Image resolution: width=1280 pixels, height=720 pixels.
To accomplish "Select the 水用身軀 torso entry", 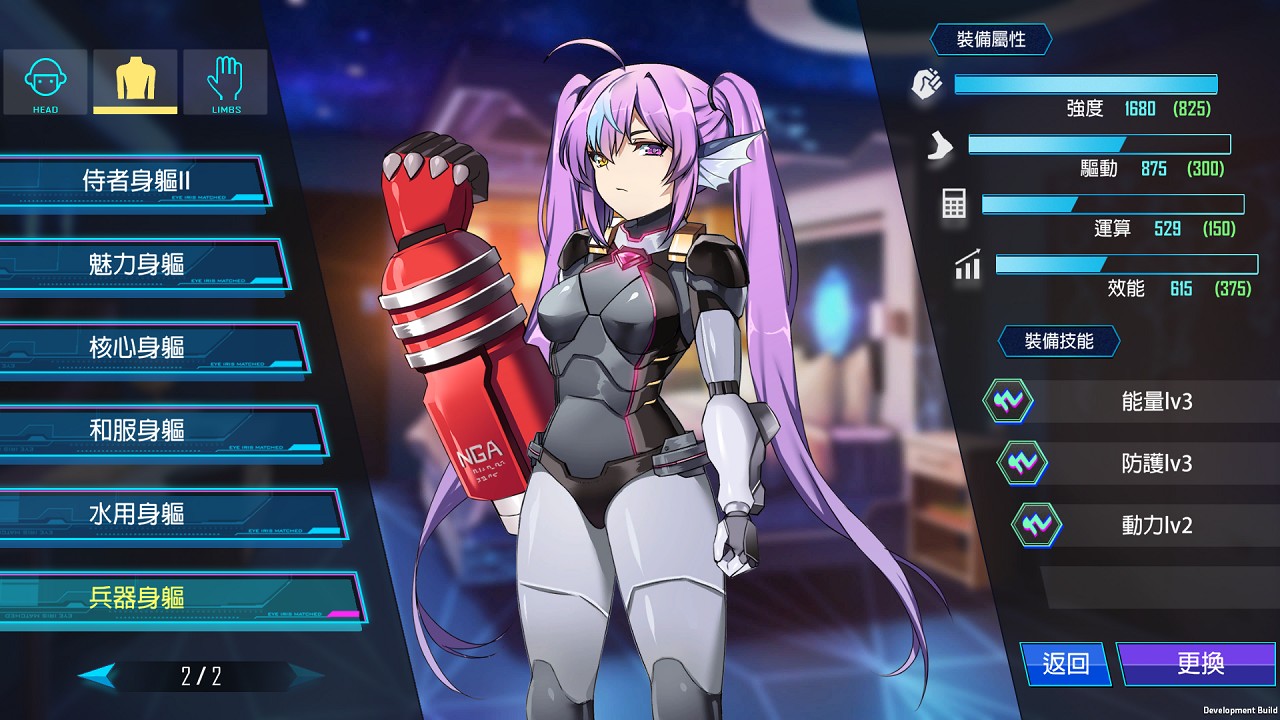I will tap(138, 514).
